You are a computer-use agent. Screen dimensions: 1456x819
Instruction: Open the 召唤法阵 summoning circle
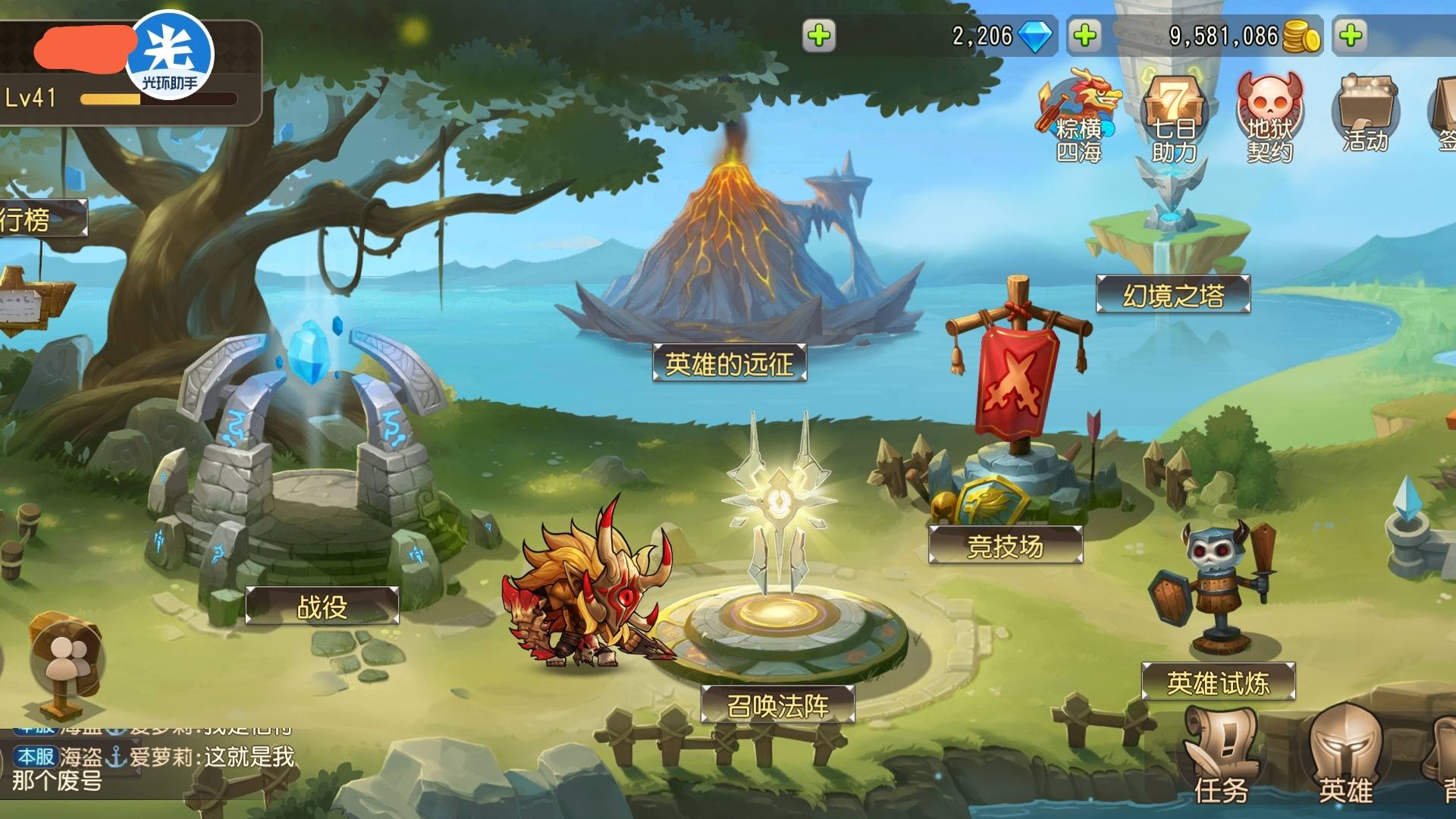click(777, 704)
